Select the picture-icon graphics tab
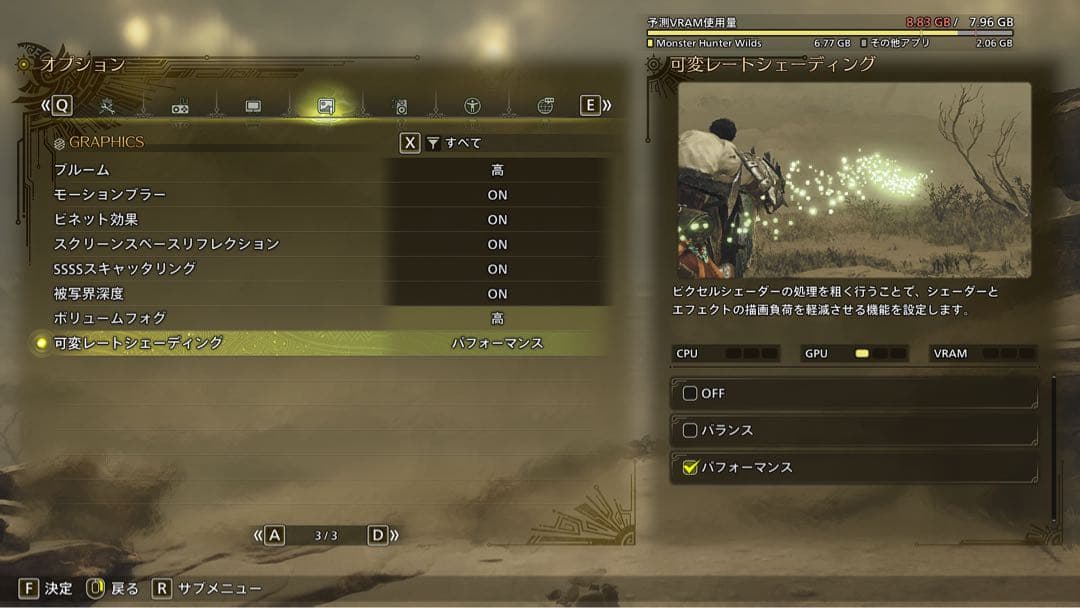Image resolution: width=1080 pixels, height=608 pixels. [x=326, y=106]
